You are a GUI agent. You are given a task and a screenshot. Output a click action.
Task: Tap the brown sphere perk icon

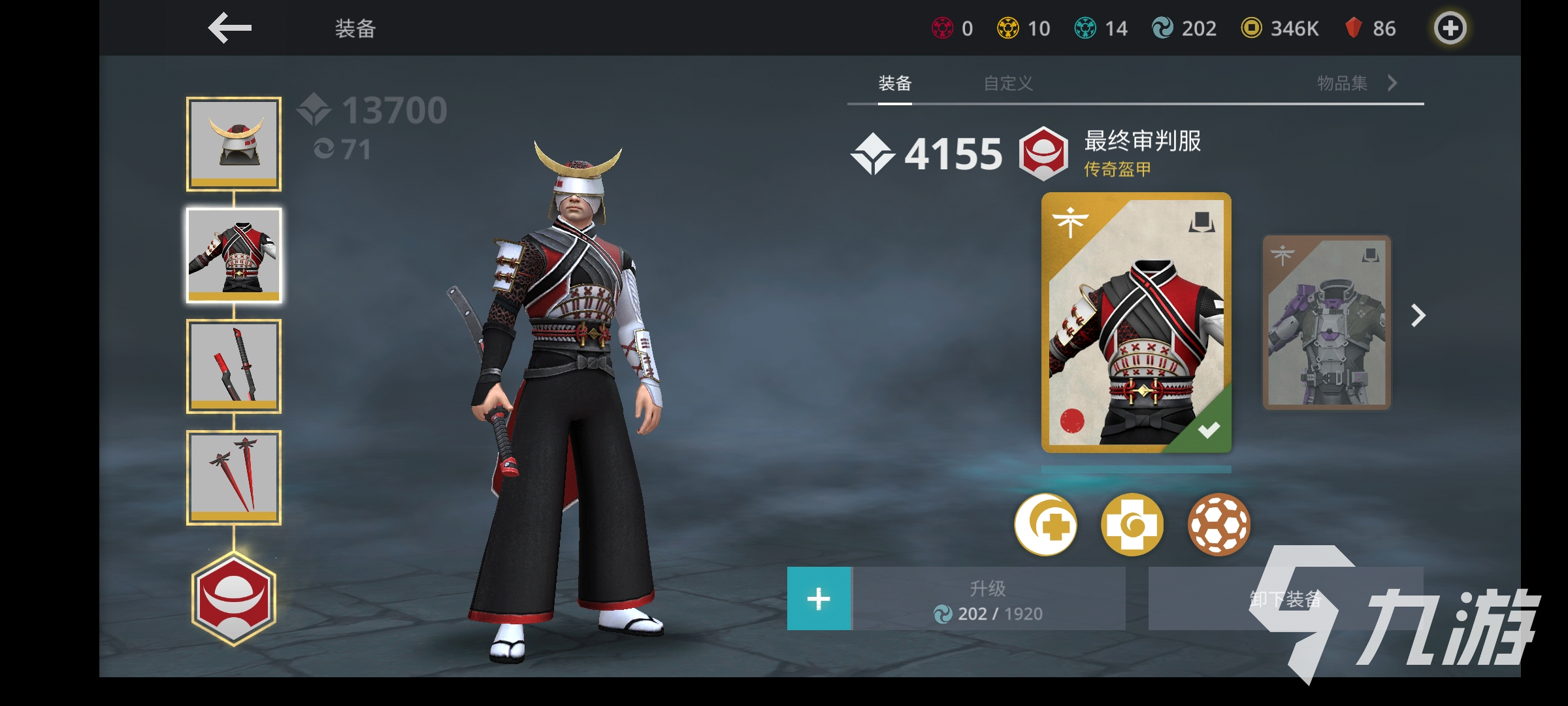[1218, 524]
